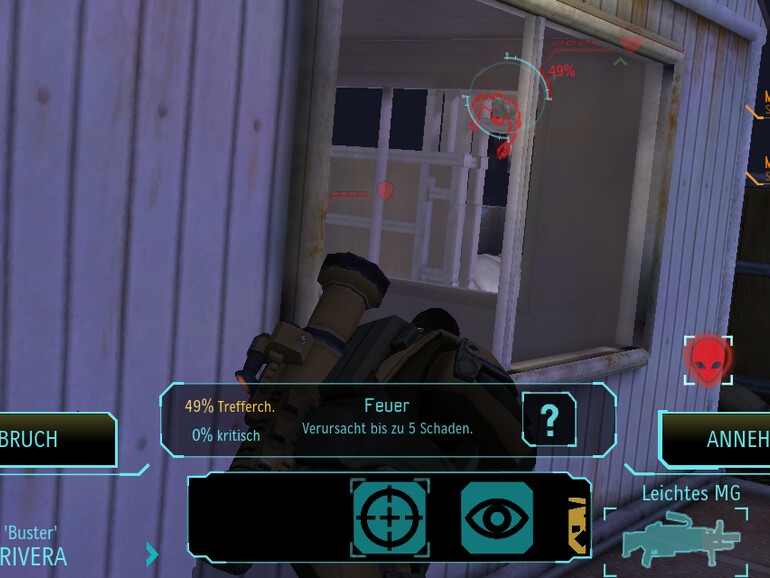Cancel the shot with the Abbruch button

(50, 440)
